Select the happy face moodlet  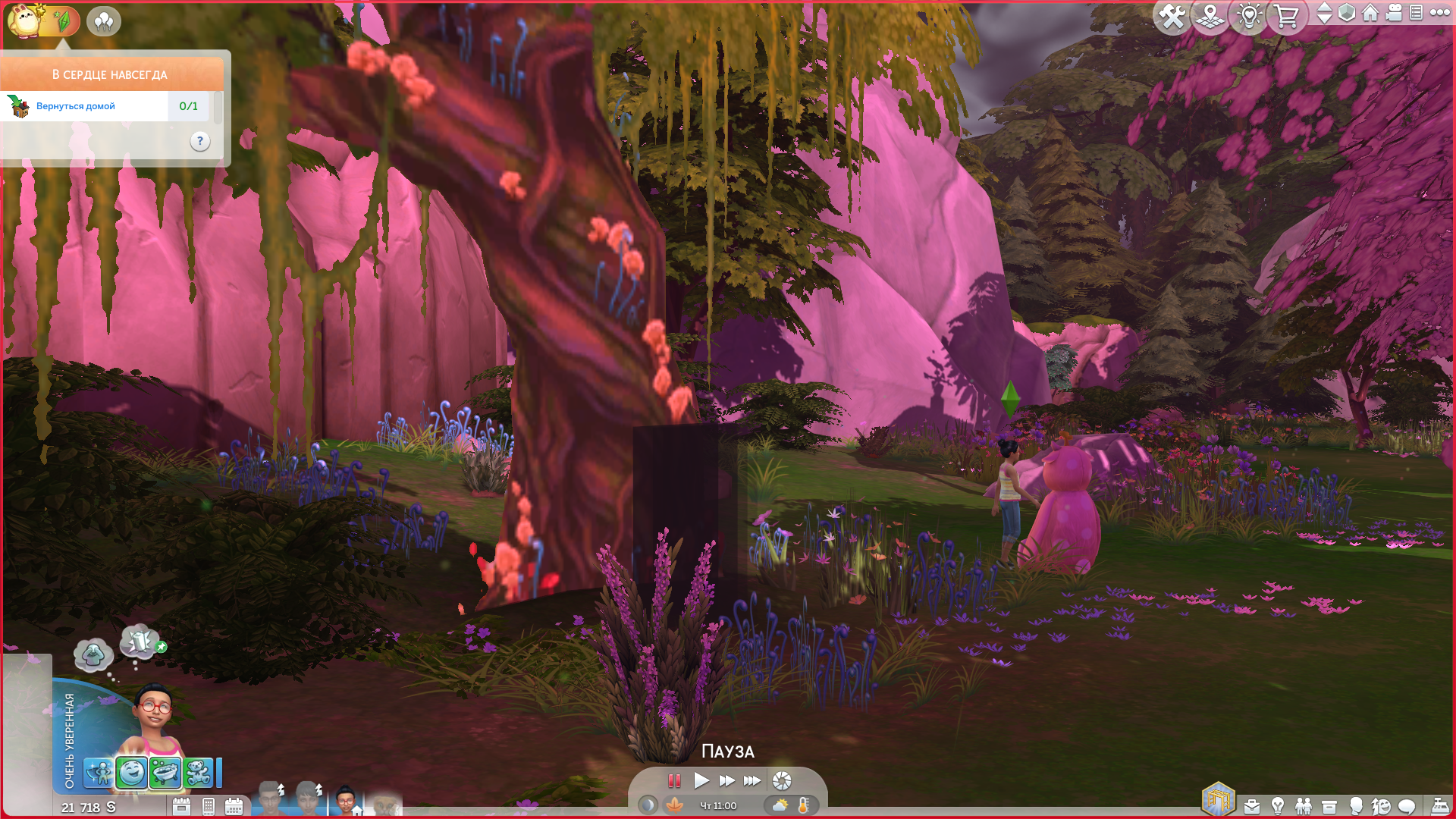[132, 773]
